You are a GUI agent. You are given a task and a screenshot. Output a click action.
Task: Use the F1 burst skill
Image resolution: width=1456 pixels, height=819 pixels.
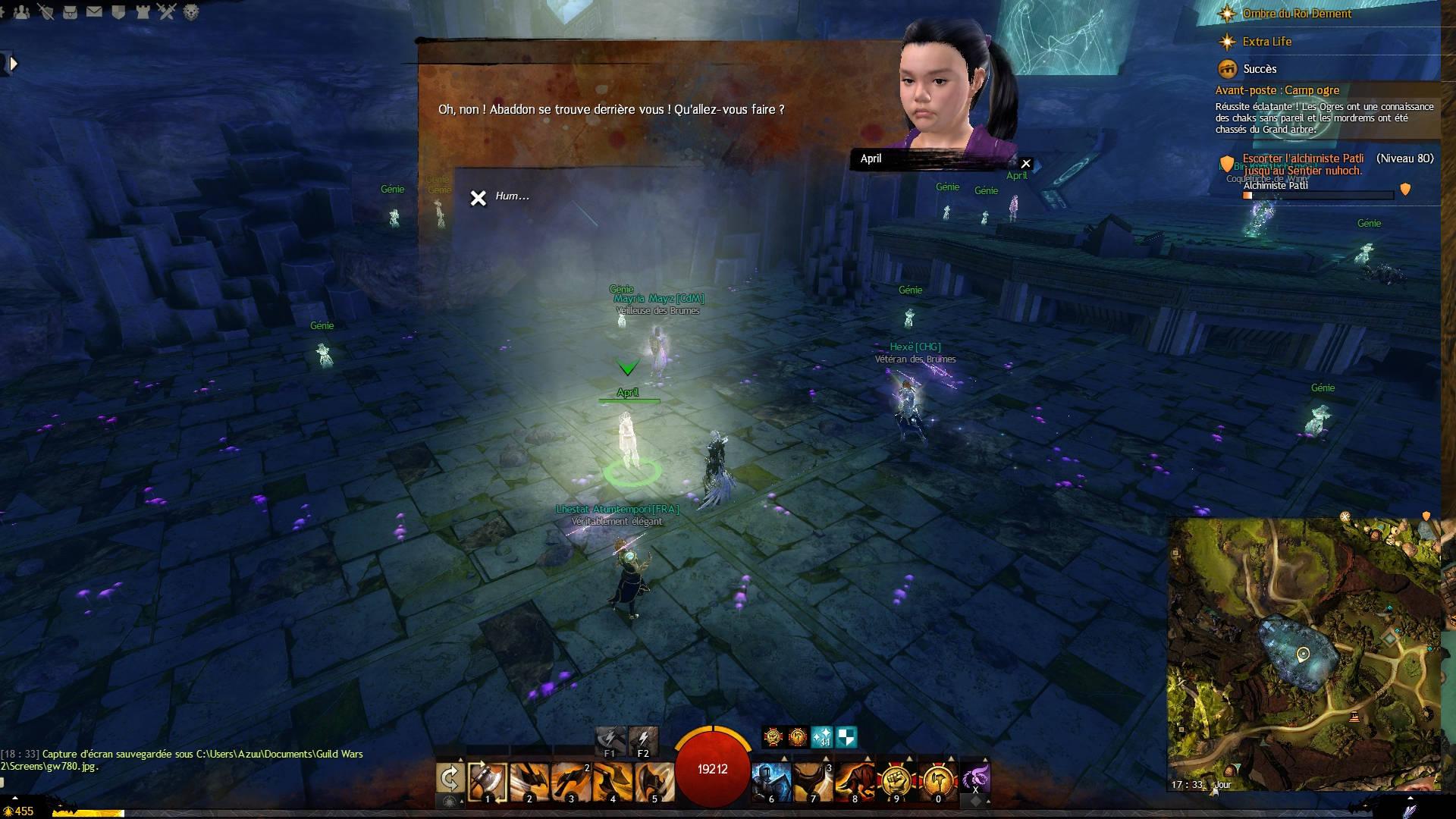(x=610, y=739)
